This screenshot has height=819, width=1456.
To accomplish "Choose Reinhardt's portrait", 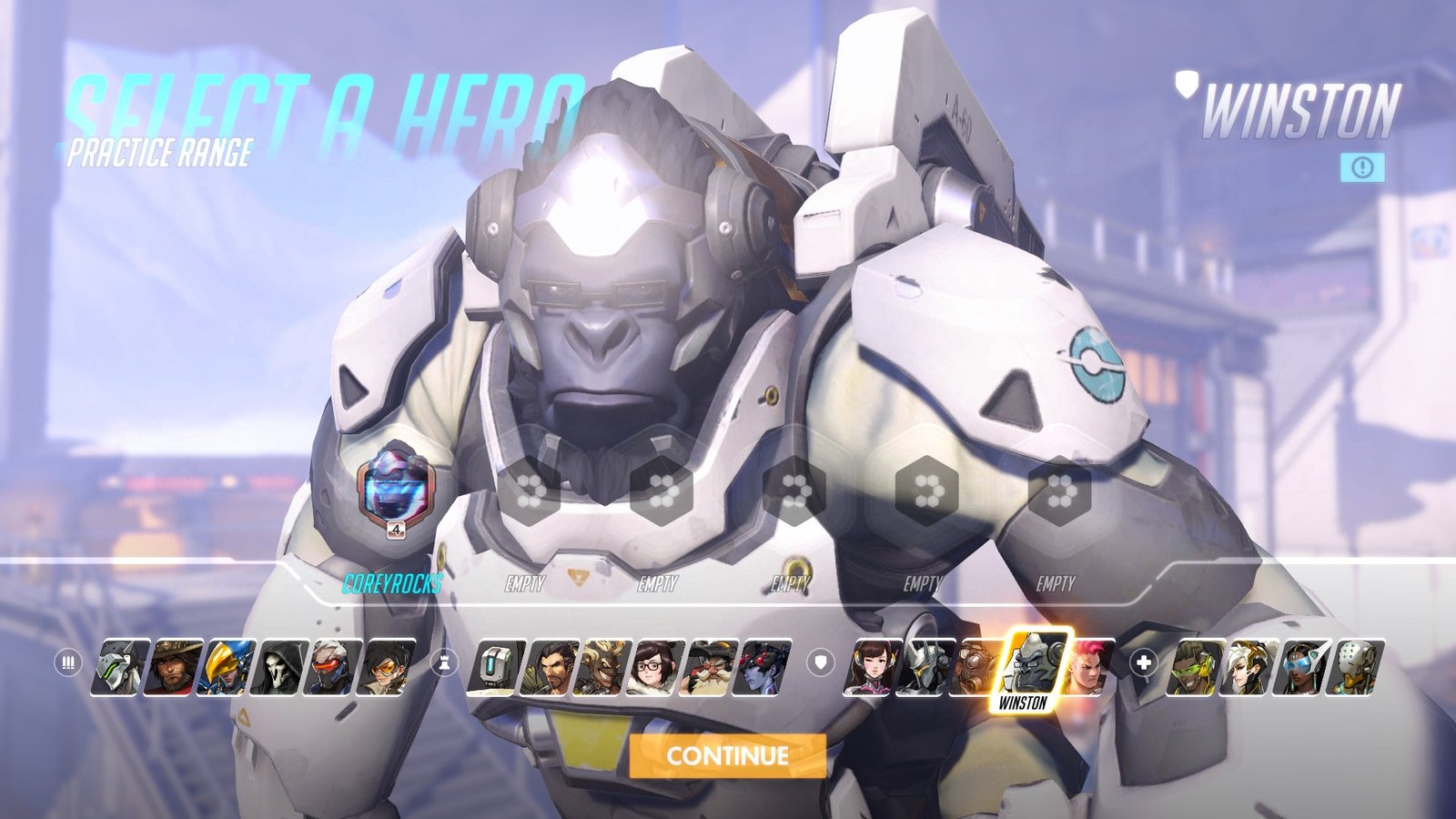I will point(925,668).
